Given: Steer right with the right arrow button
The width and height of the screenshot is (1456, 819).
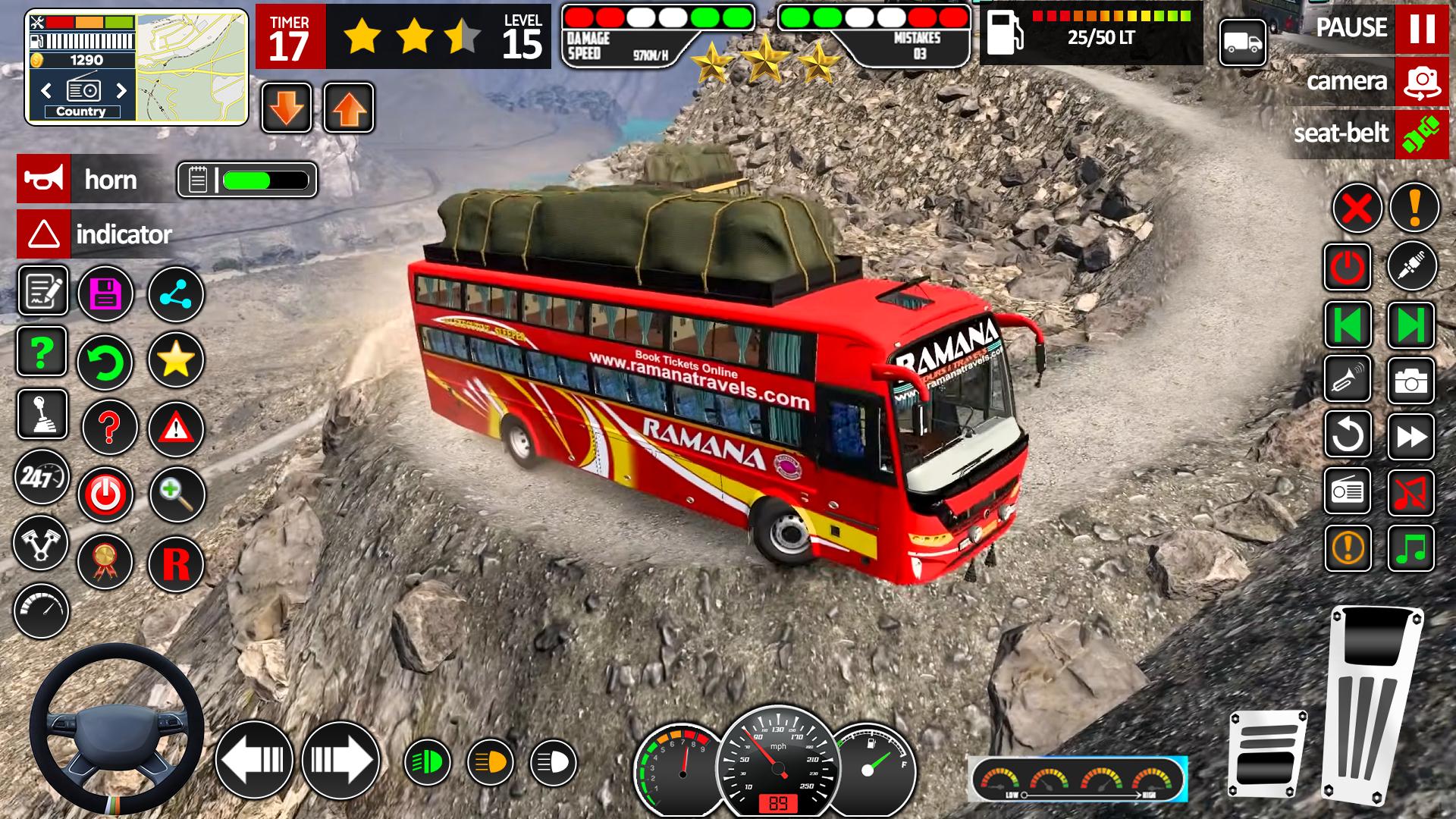Looking at the screenshot, I should click(x=340, y=759).
